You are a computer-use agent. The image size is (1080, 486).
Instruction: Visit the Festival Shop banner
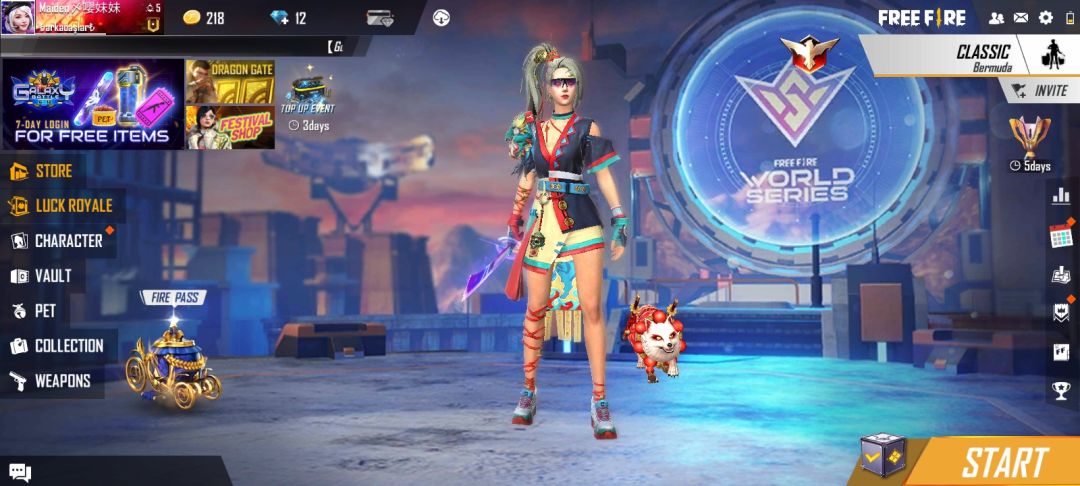[x=230, y=127]
